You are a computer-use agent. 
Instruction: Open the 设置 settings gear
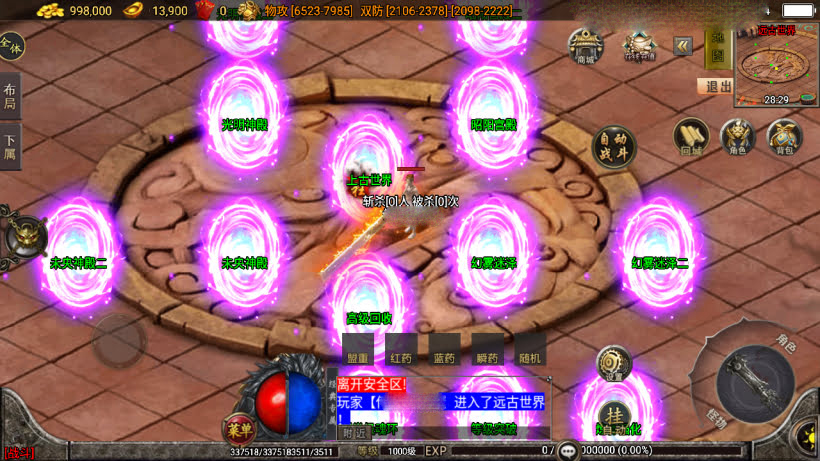(x=613, y=364)
